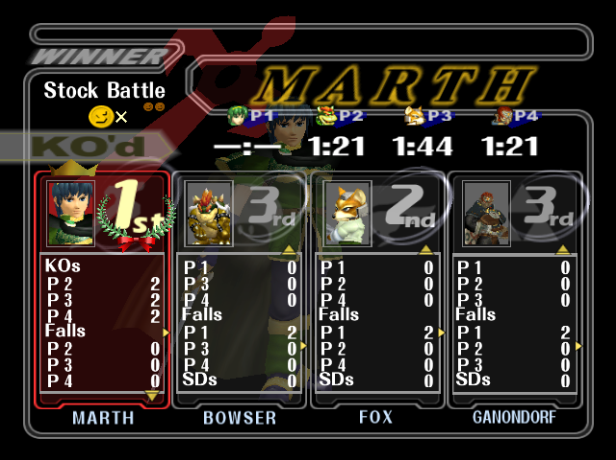Choose Fox's character portrait
Viewport: 616px width, 460px height.
pyautogui.click(x=348, y=213)
